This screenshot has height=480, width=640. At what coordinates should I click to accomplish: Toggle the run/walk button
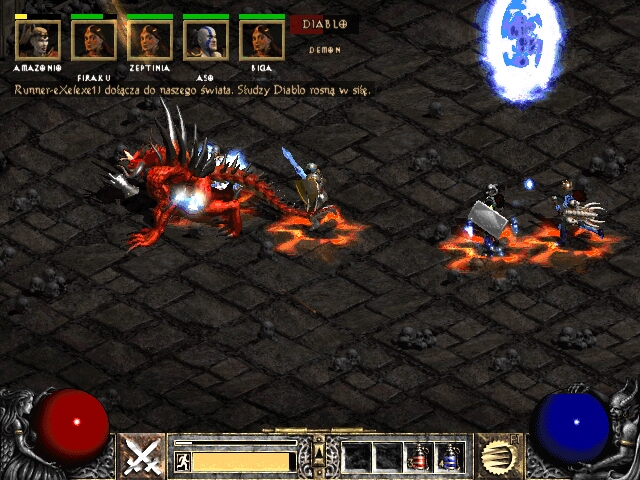point(183,461)
